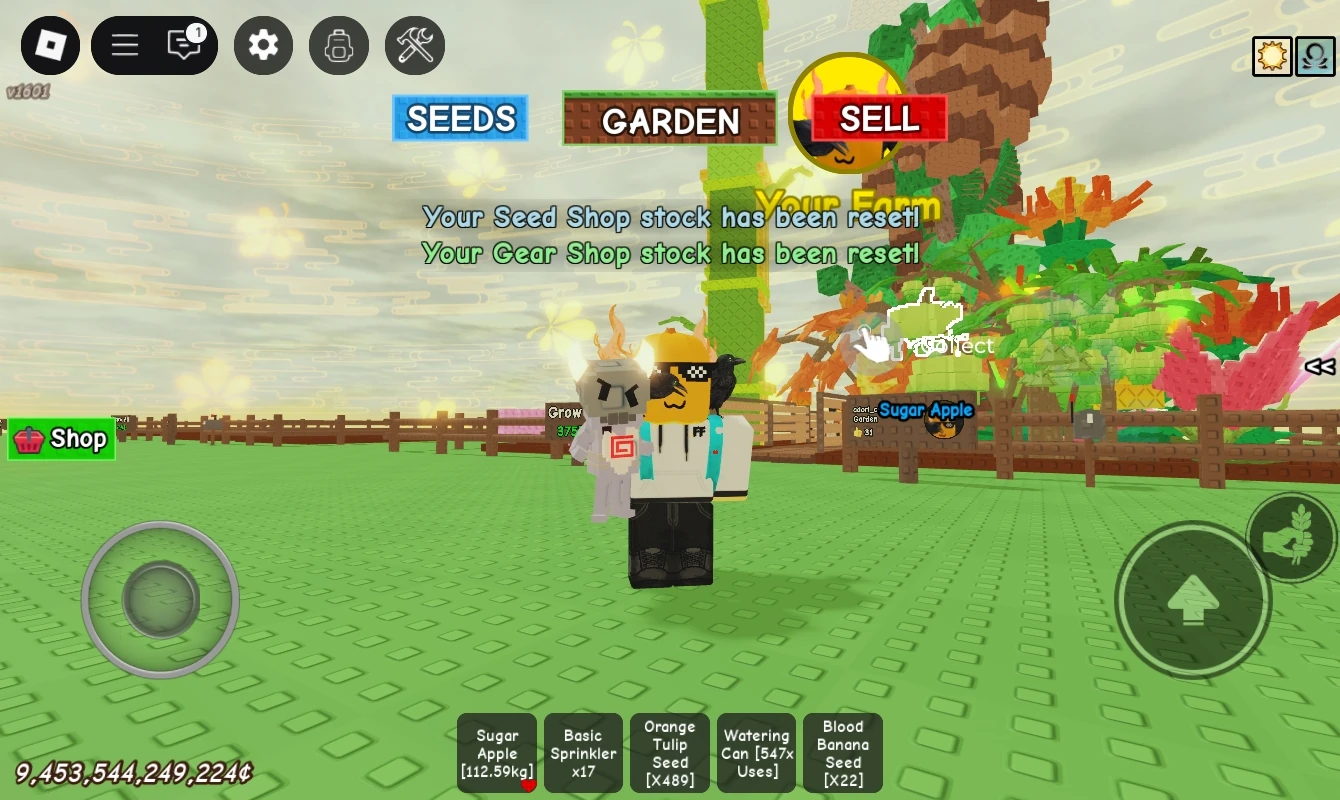Image resolution: width=1340 pixels, height=800 pixels.
Task: Equip the Blood Banana Seed slot
Action: [842, 753]
